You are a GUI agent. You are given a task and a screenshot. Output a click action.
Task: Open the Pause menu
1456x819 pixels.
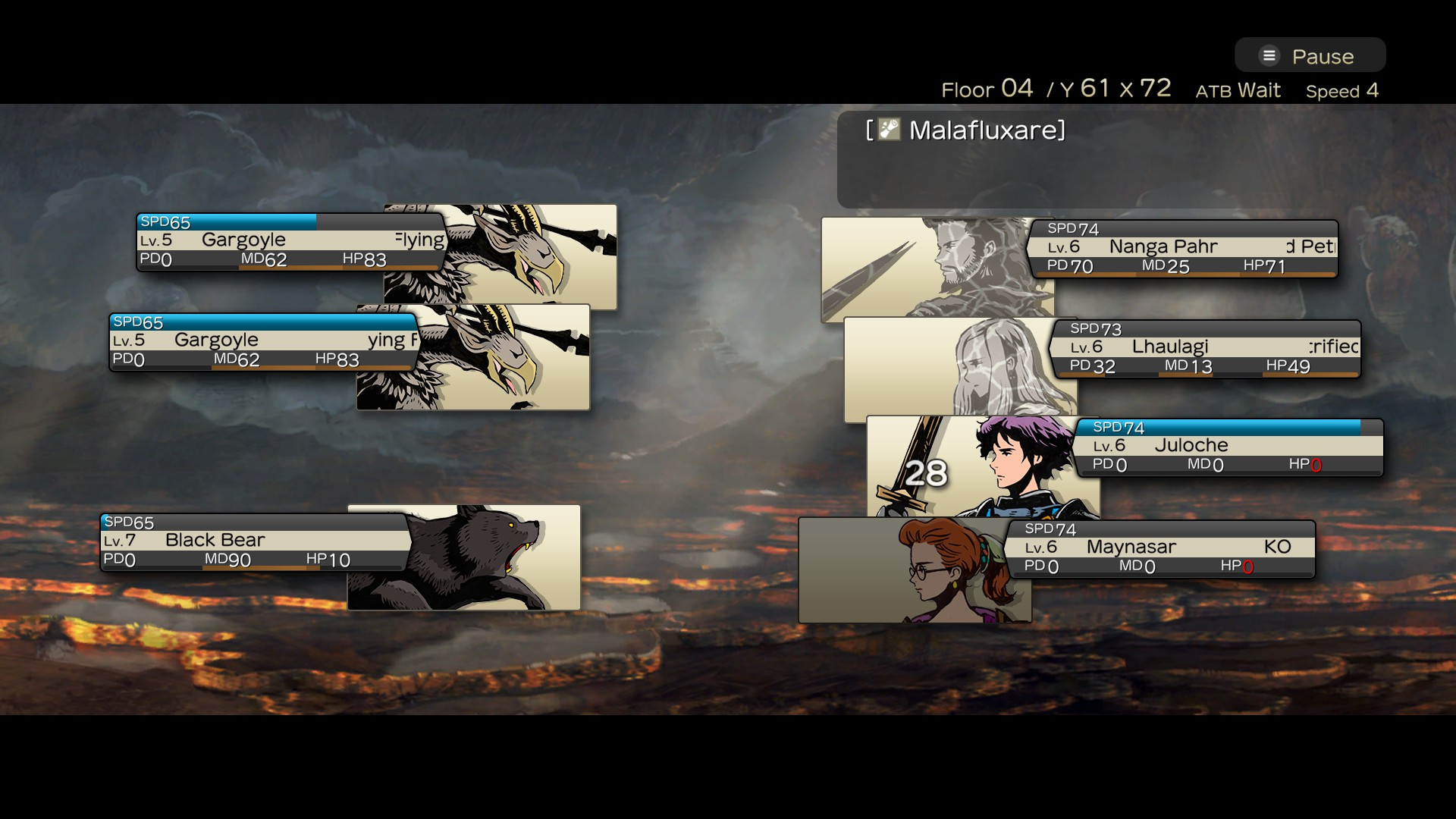click(1310, 56)
